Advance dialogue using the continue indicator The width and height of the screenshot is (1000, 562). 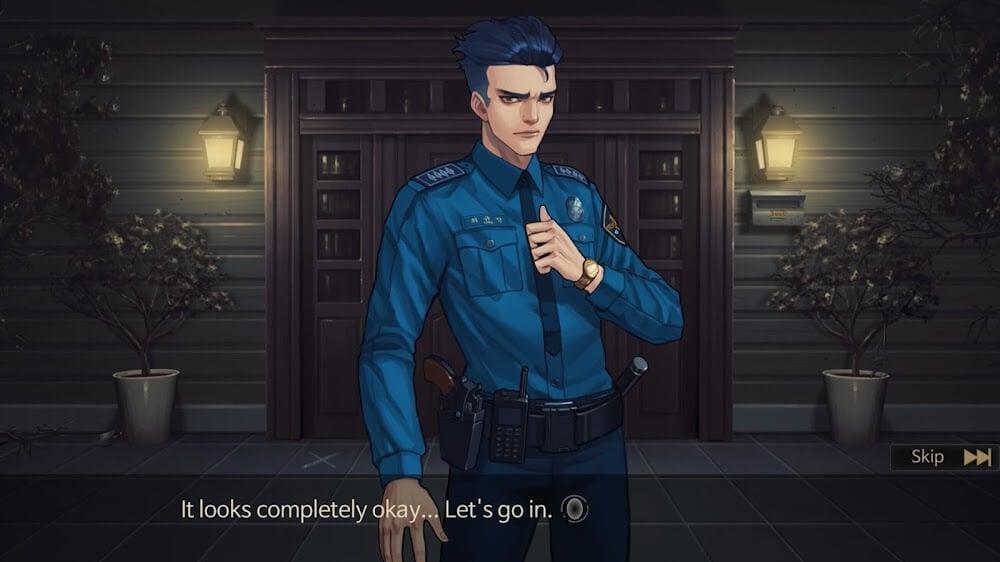[575, 510]
